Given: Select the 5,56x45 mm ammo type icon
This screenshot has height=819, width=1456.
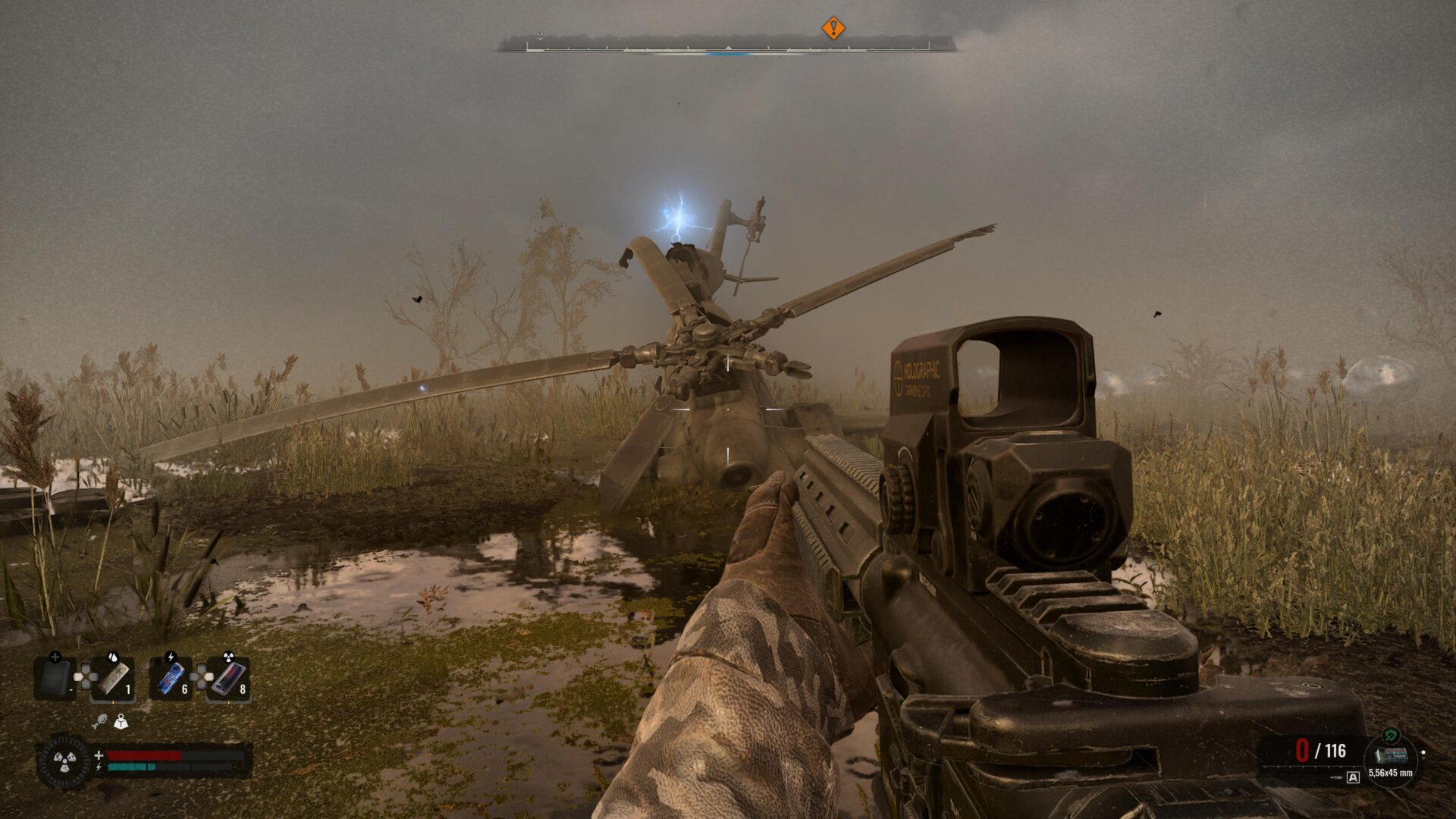Looking at the screenshot, I should pos(1391,755).
